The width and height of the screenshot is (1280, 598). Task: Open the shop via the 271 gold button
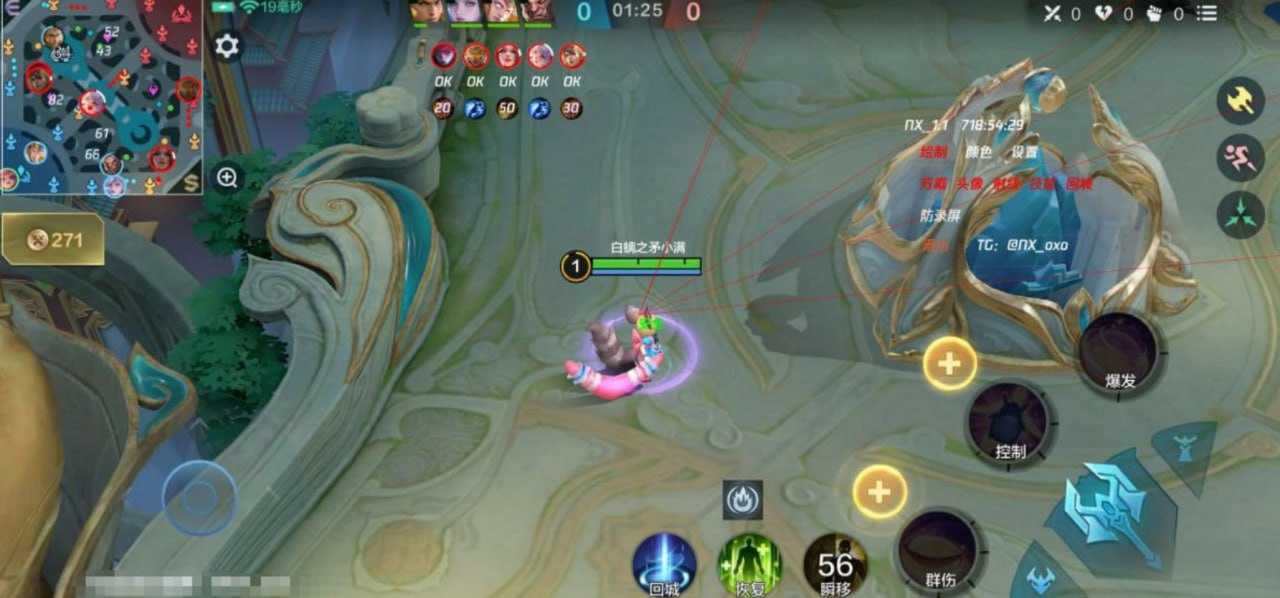pos(54,240)
